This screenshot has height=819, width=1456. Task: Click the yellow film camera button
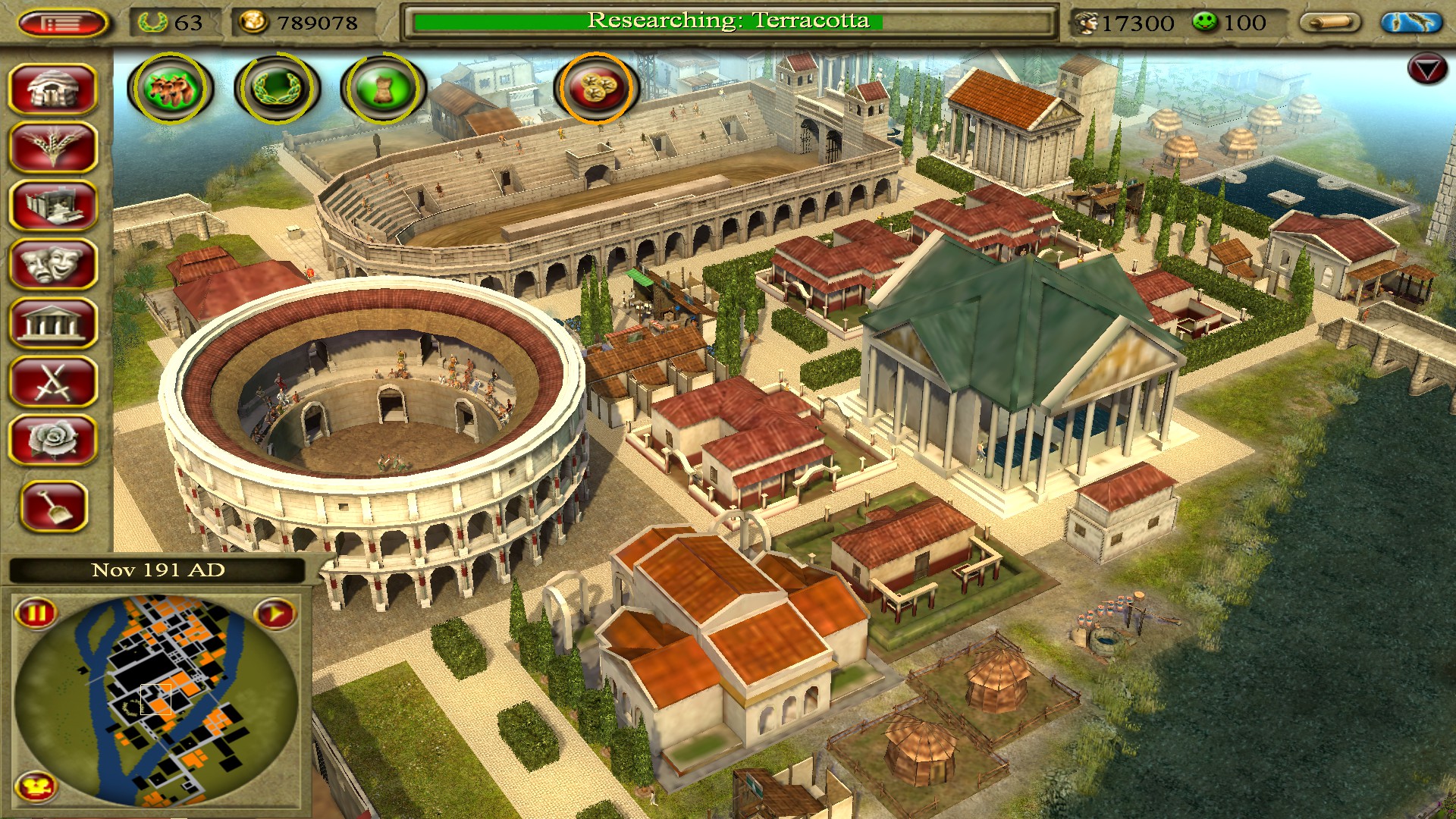point(36,787)
